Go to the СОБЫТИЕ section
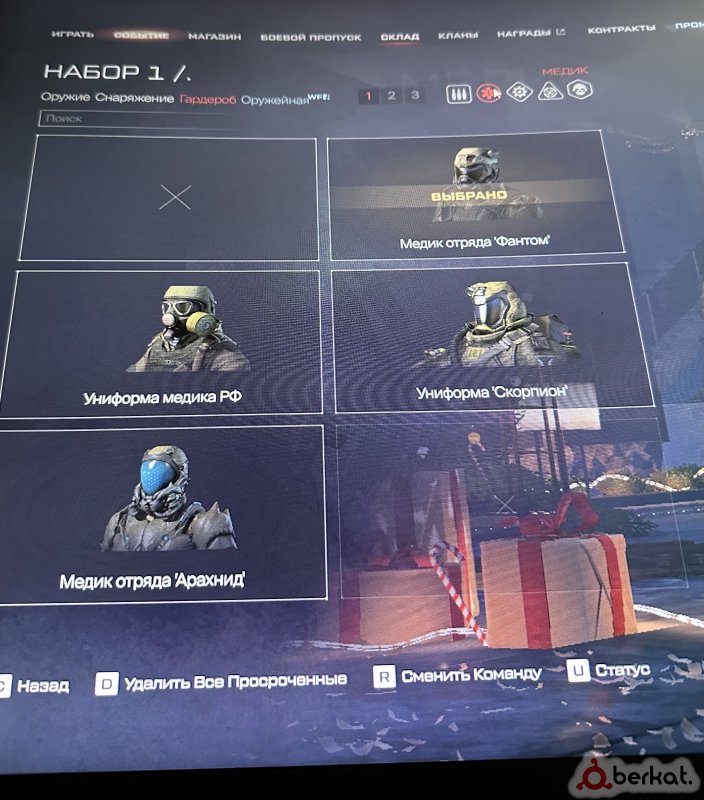The width and height of the screenshot is (704, 800). coord(141,36)
